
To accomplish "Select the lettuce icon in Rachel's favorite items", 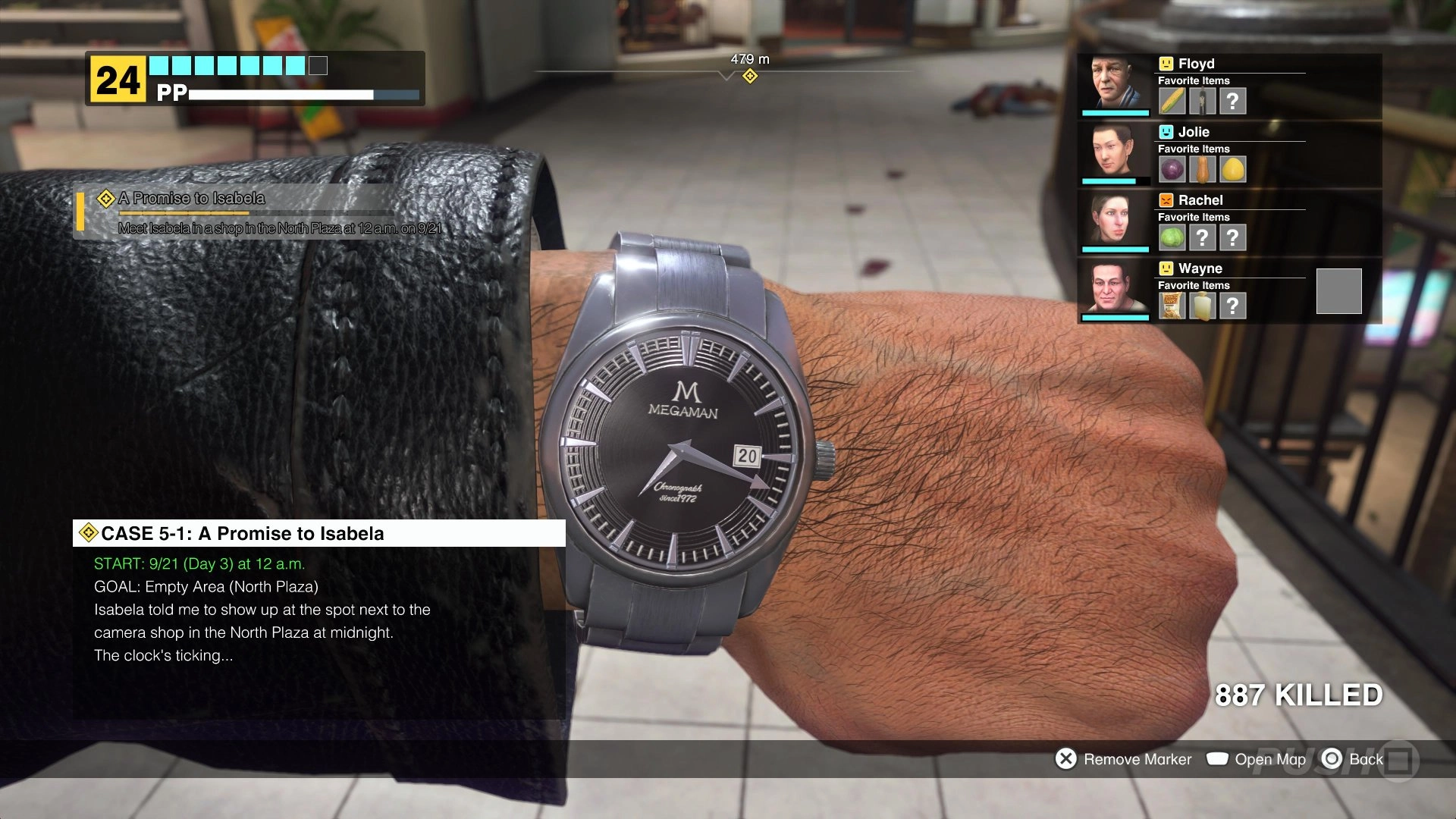I will tap(1172, 237).
